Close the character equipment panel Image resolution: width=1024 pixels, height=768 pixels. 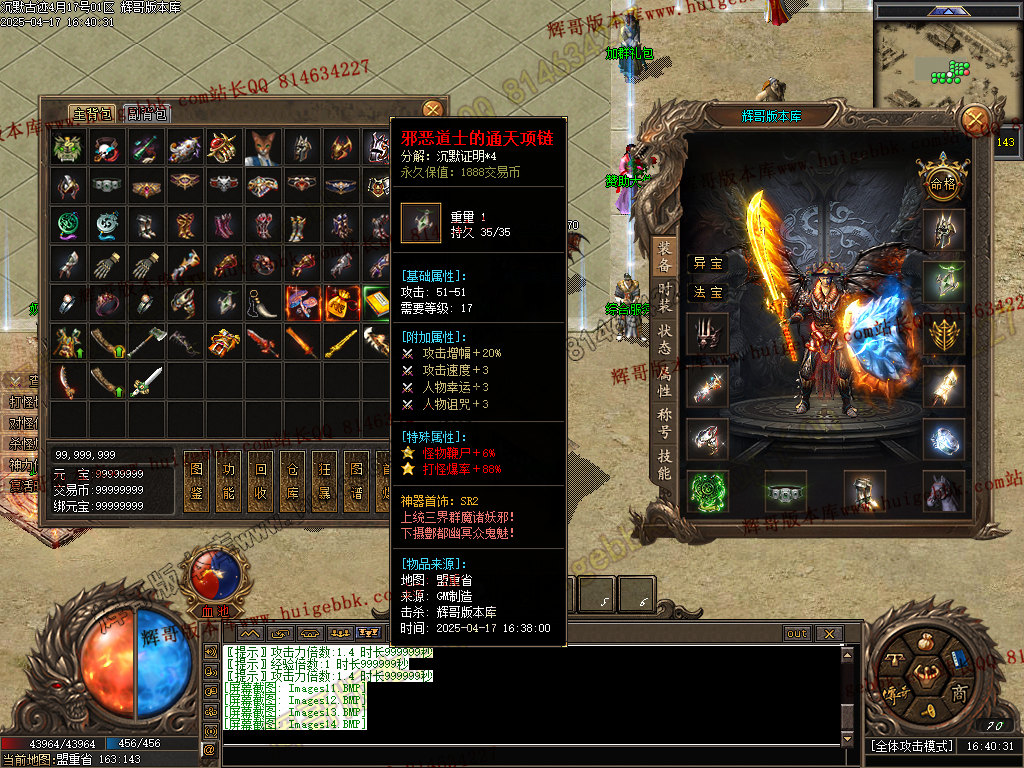click(x=974, y=121)
